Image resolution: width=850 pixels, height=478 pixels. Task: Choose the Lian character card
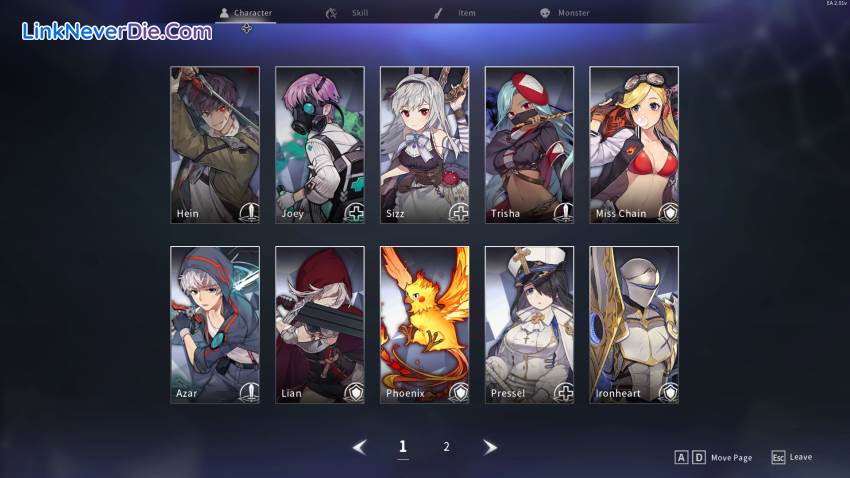(x=320, y=325)
